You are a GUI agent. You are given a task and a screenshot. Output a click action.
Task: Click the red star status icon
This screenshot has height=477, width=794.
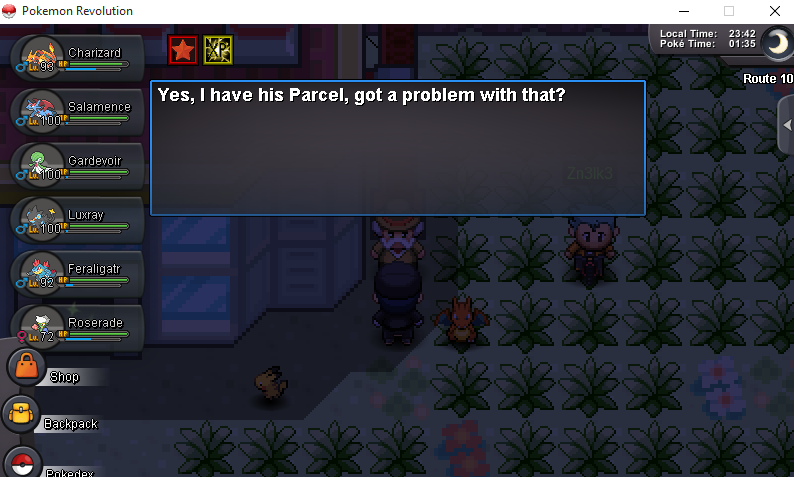point(182,49)
